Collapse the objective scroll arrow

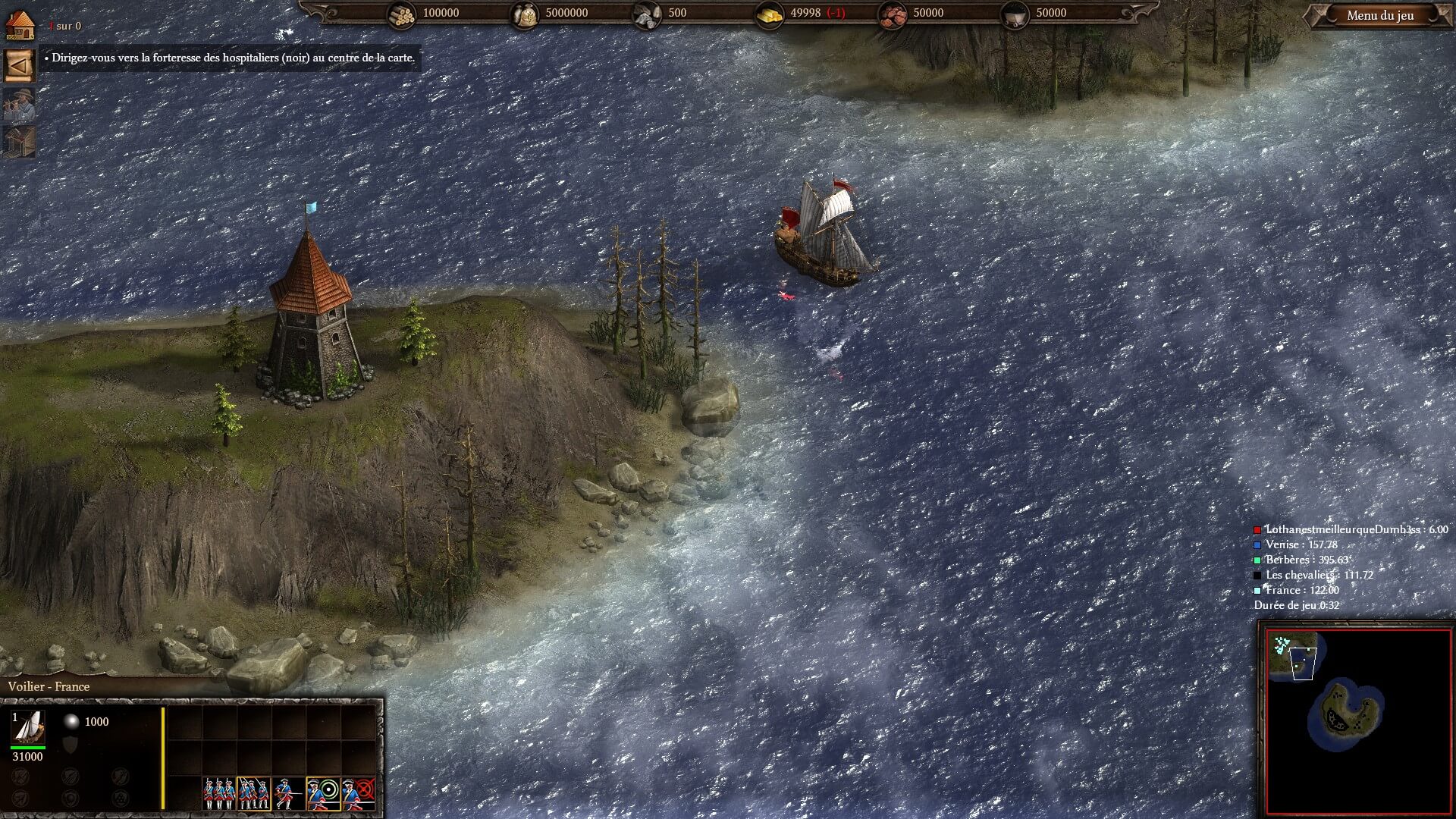pos(20,66)
